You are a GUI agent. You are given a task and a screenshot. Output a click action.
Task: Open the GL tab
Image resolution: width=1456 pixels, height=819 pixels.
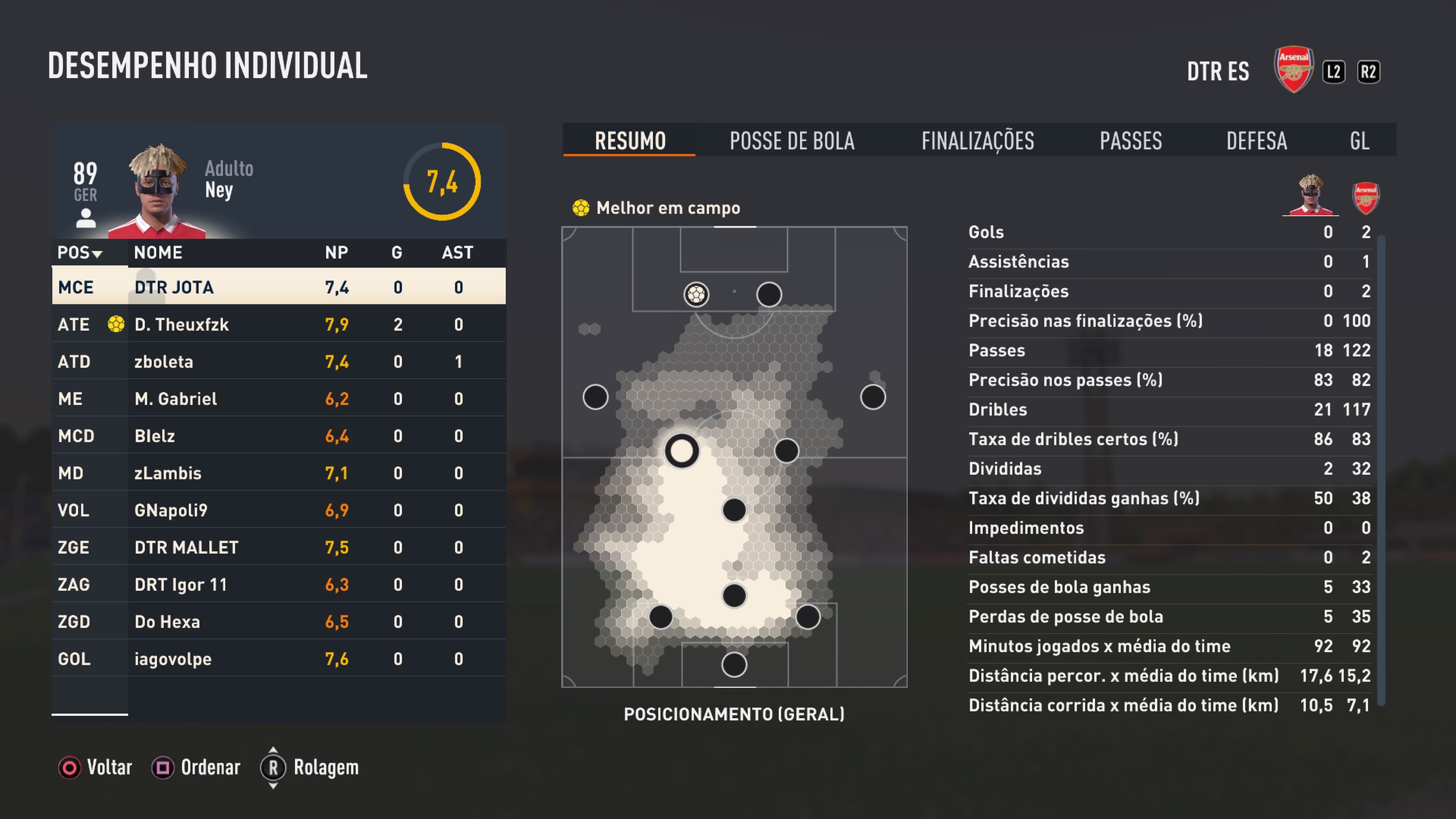[x=1359, y=141]
